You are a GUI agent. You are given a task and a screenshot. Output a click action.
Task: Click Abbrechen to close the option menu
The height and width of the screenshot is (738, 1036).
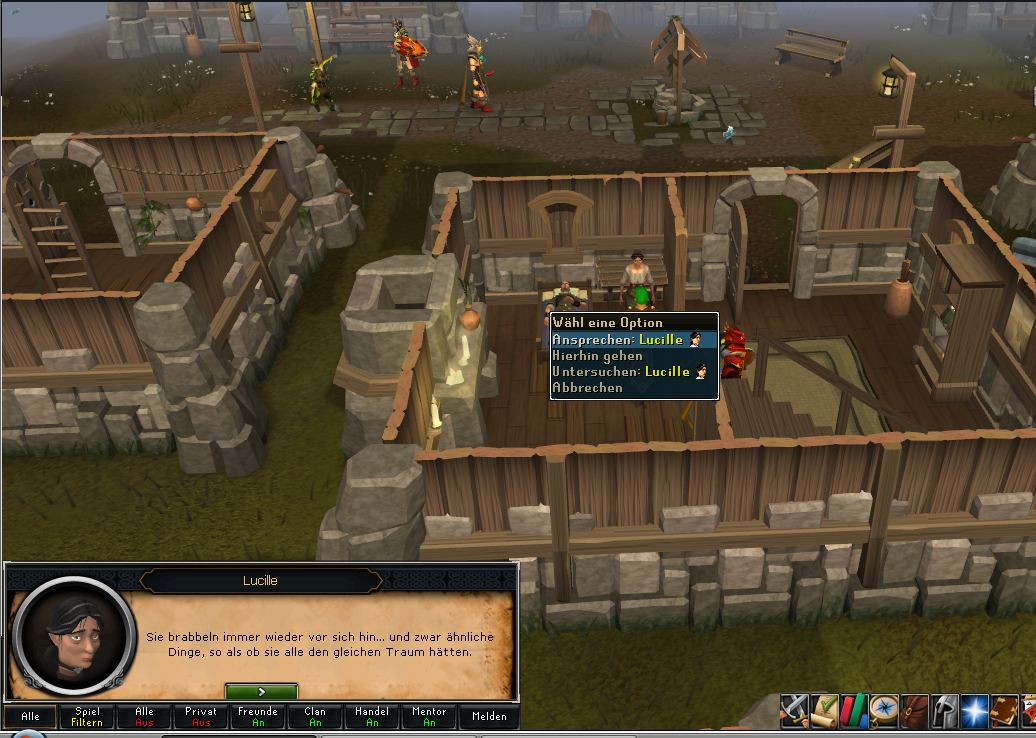(588, 388)
